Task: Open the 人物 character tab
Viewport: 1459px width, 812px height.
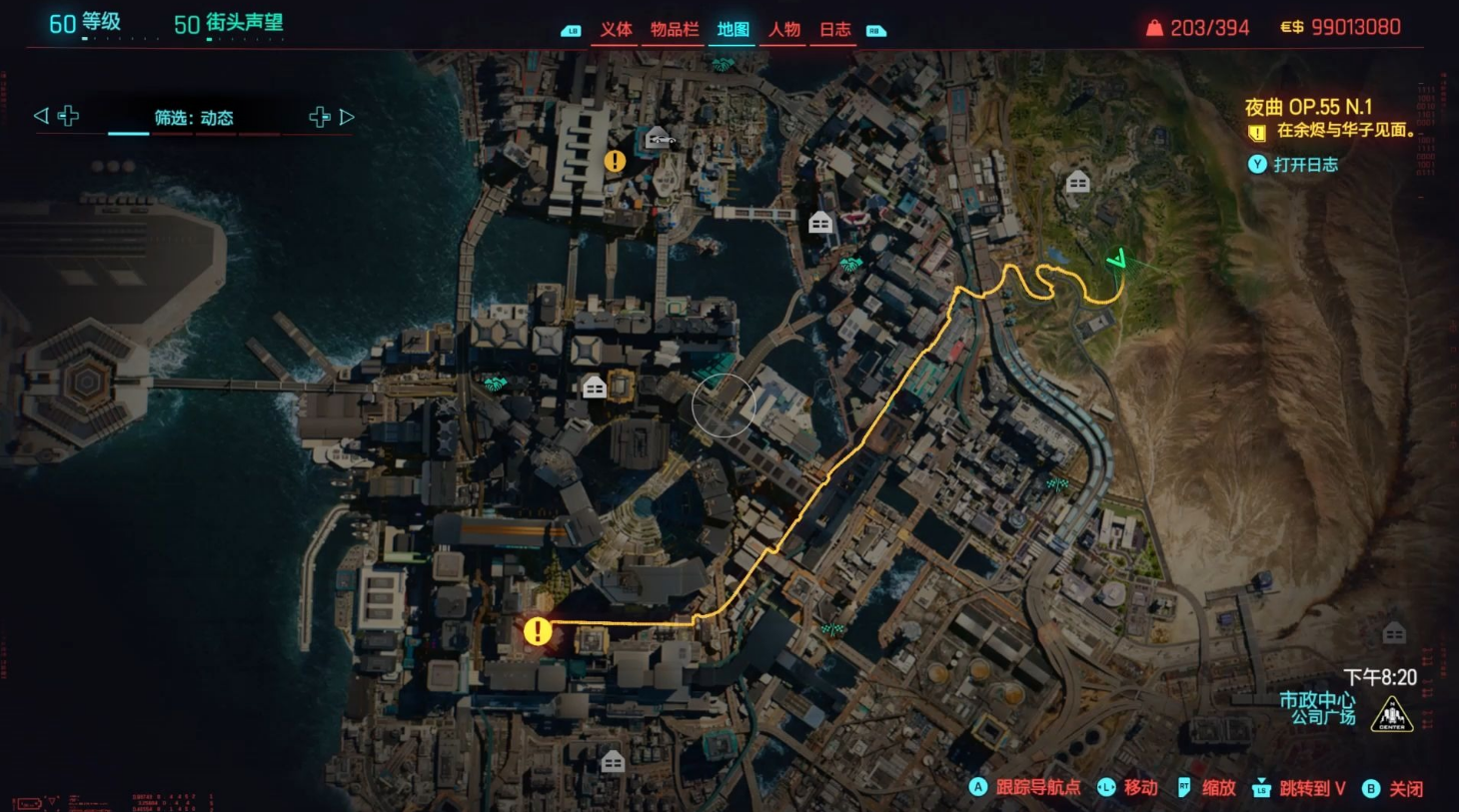Action: (x=784, y=30)
